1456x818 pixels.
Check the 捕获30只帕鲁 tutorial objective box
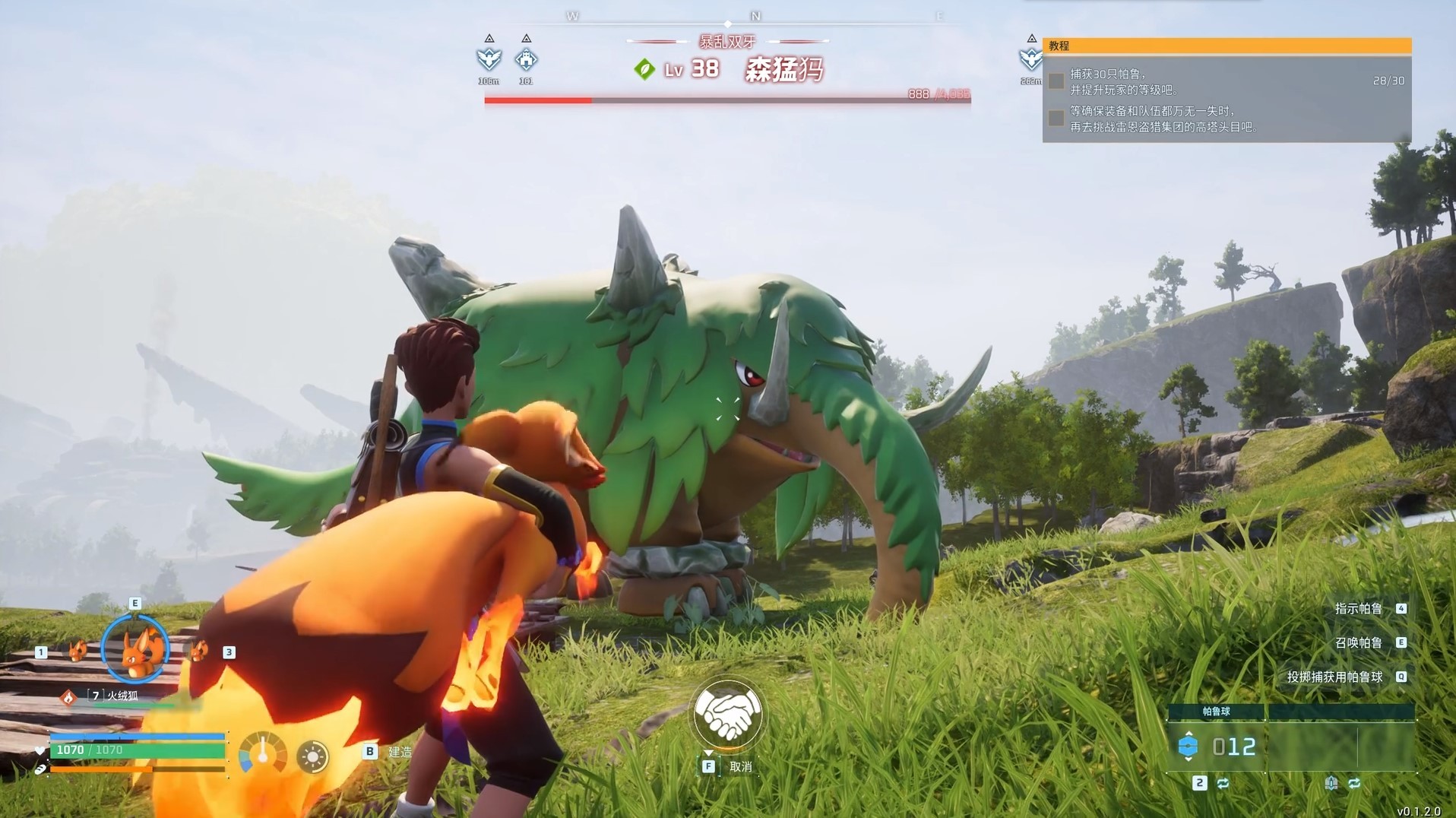(x=1056, y=81)
